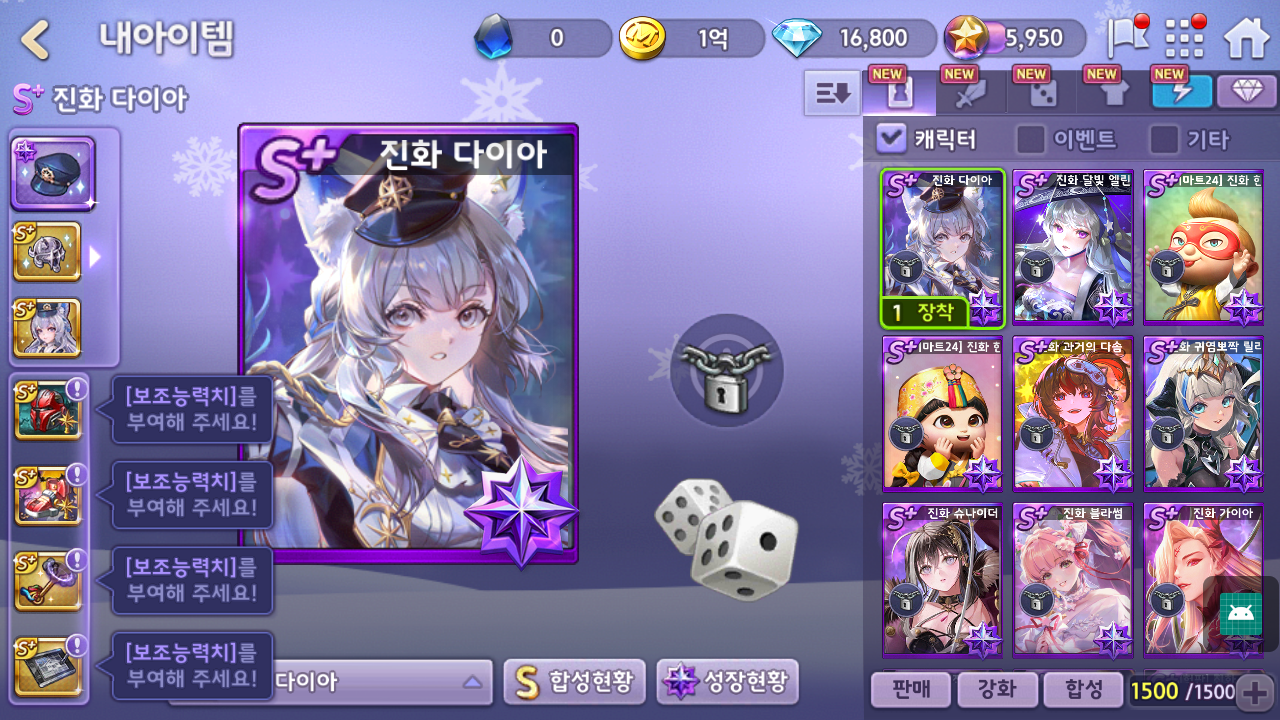Image resolution: width=1280 pixels, height=720 pixels.
Task: Show the 성장현황 growth status
Action: pyautogui.click(x=727, y=682)
